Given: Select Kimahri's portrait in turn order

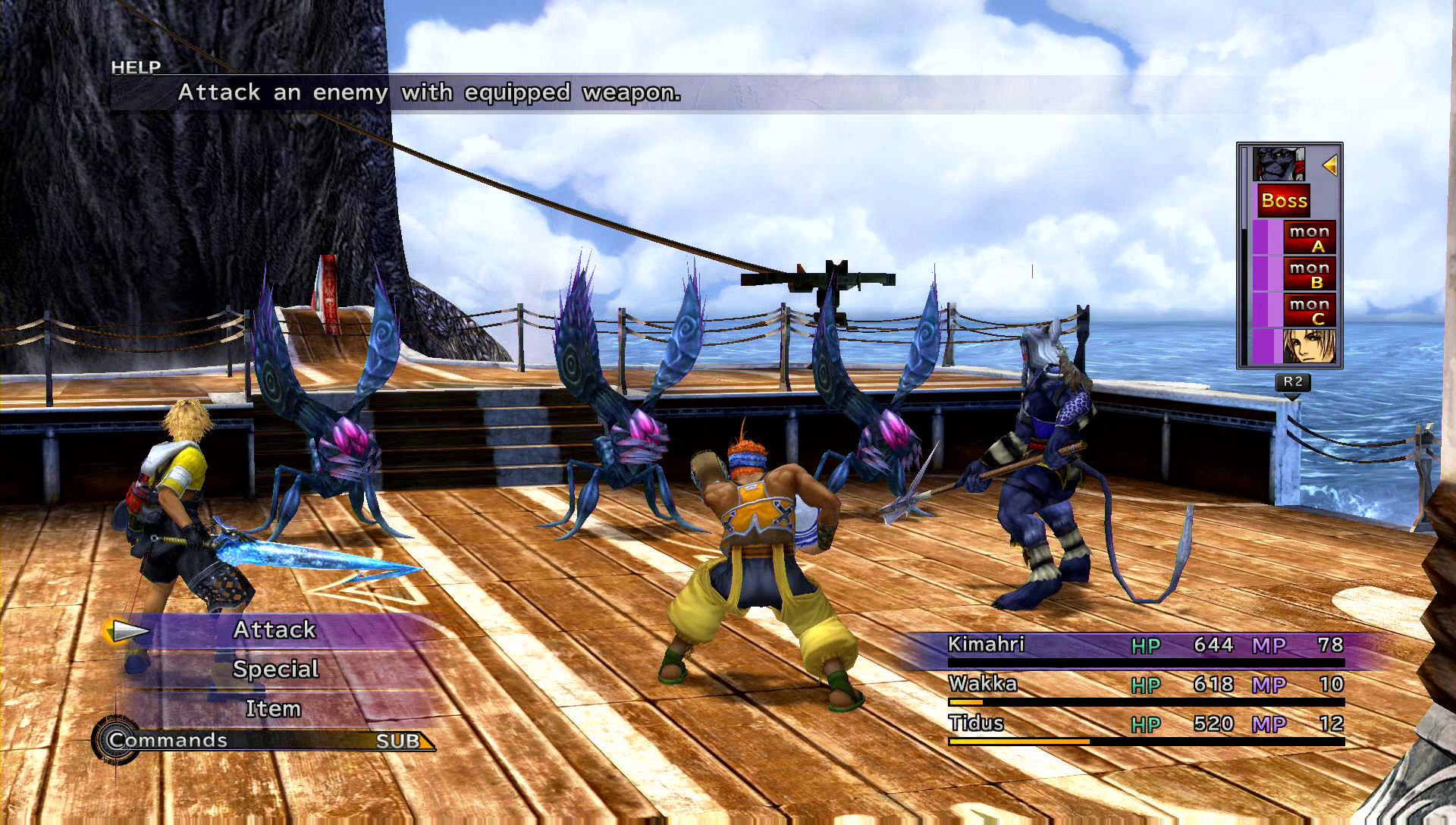Looking at the screenshot, I should pyautogui.click(x=1279, y=165).
